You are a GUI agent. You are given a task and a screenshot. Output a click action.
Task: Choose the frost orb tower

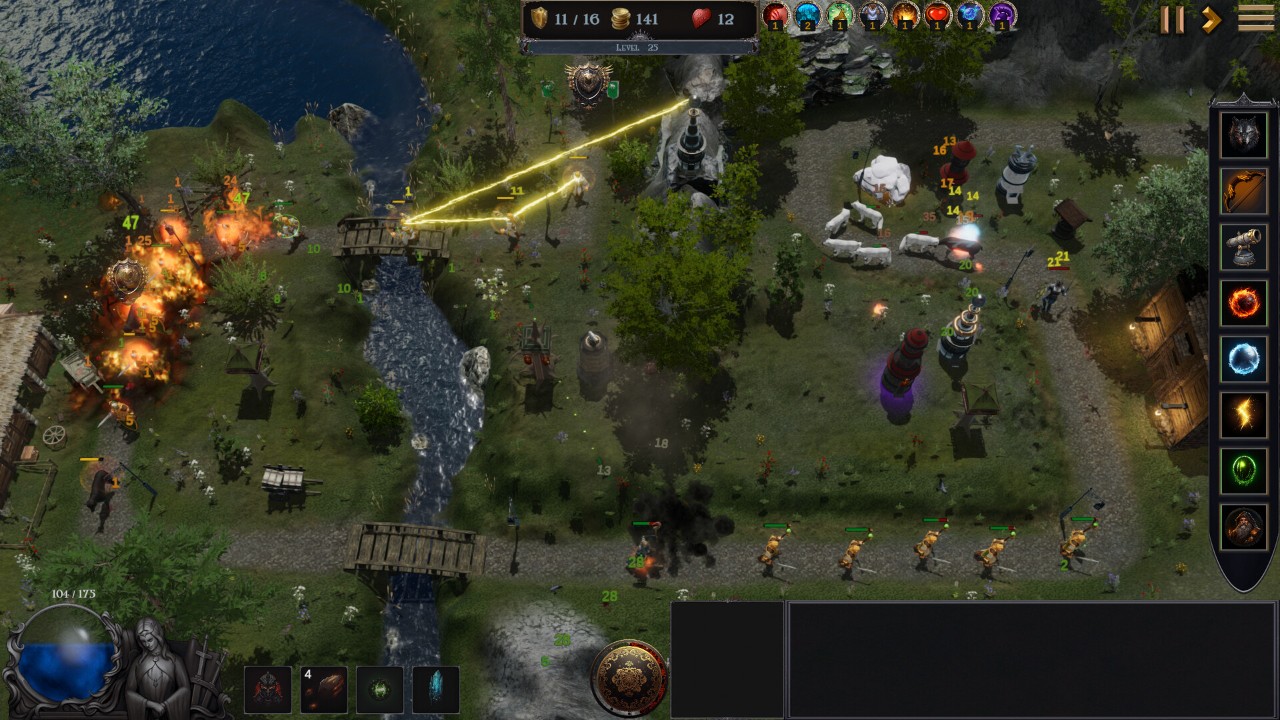click(x=1244, y=359)
